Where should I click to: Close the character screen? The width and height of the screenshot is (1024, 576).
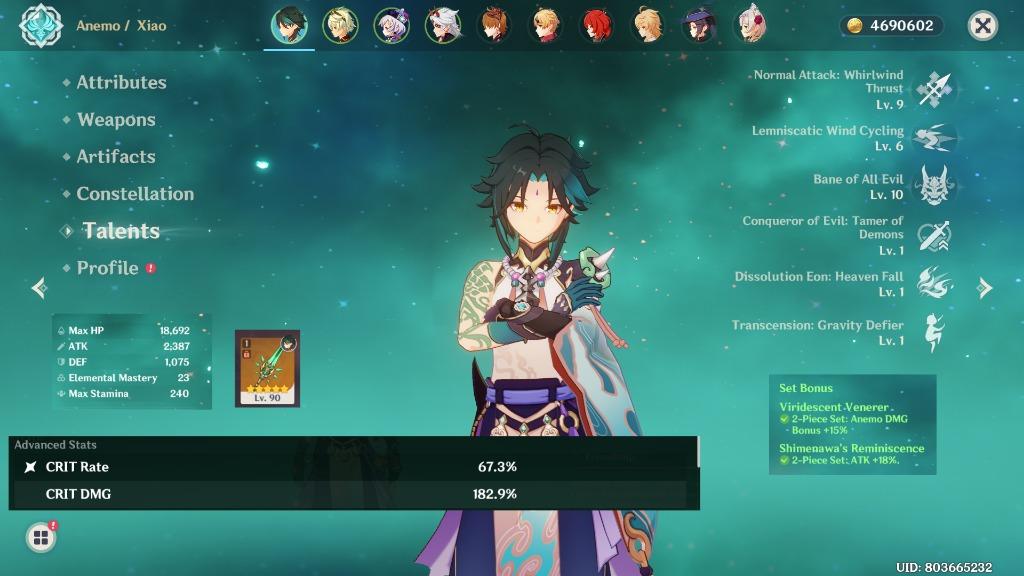tap(983, 26)
